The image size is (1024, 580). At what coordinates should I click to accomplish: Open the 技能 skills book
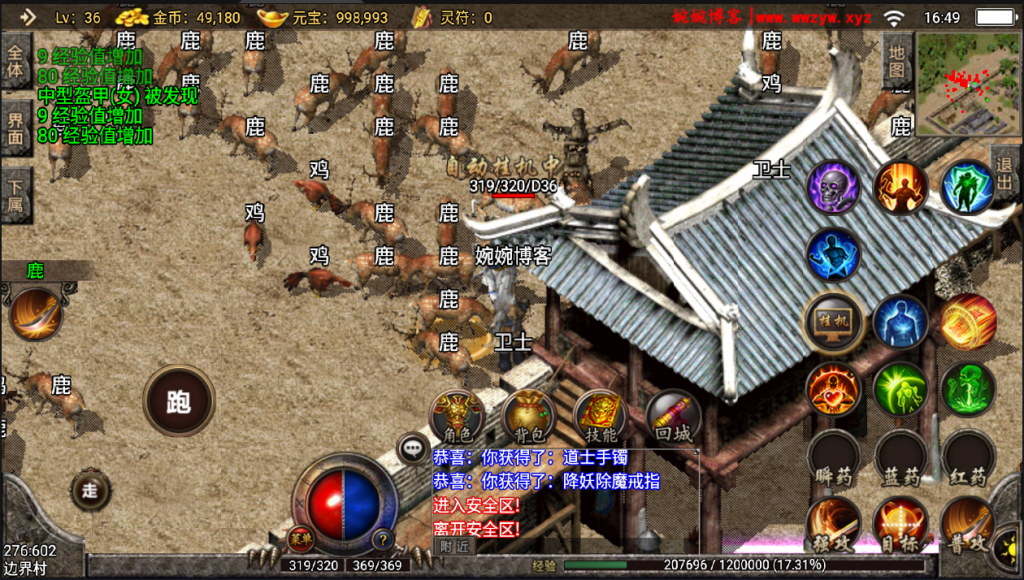pos(600,414)
